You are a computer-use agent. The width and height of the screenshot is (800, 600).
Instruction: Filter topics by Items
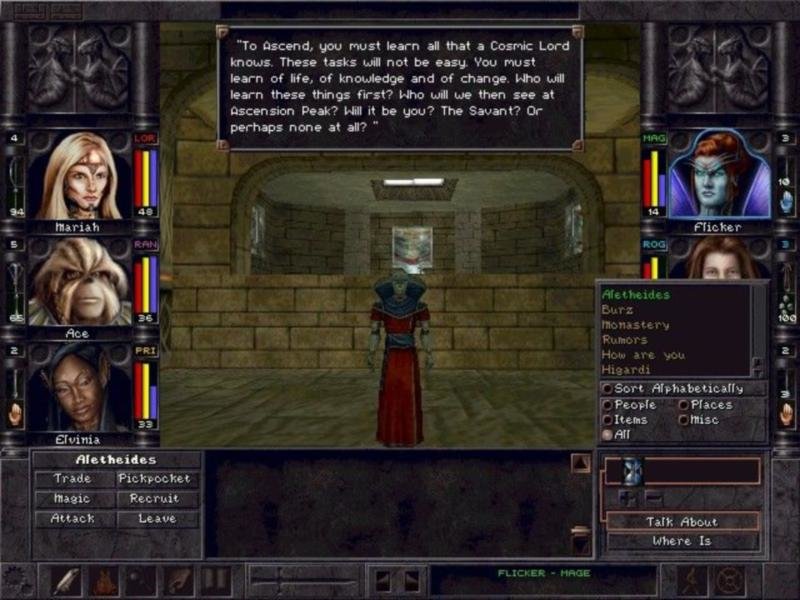pyautogui.click(x=607, y=420)
